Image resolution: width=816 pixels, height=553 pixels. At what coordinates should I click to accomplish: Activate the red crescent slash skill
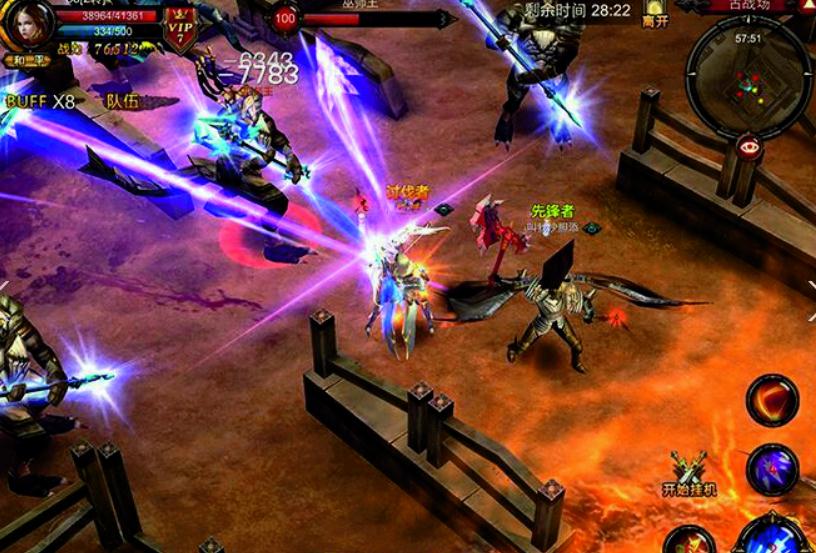[772, 401]
